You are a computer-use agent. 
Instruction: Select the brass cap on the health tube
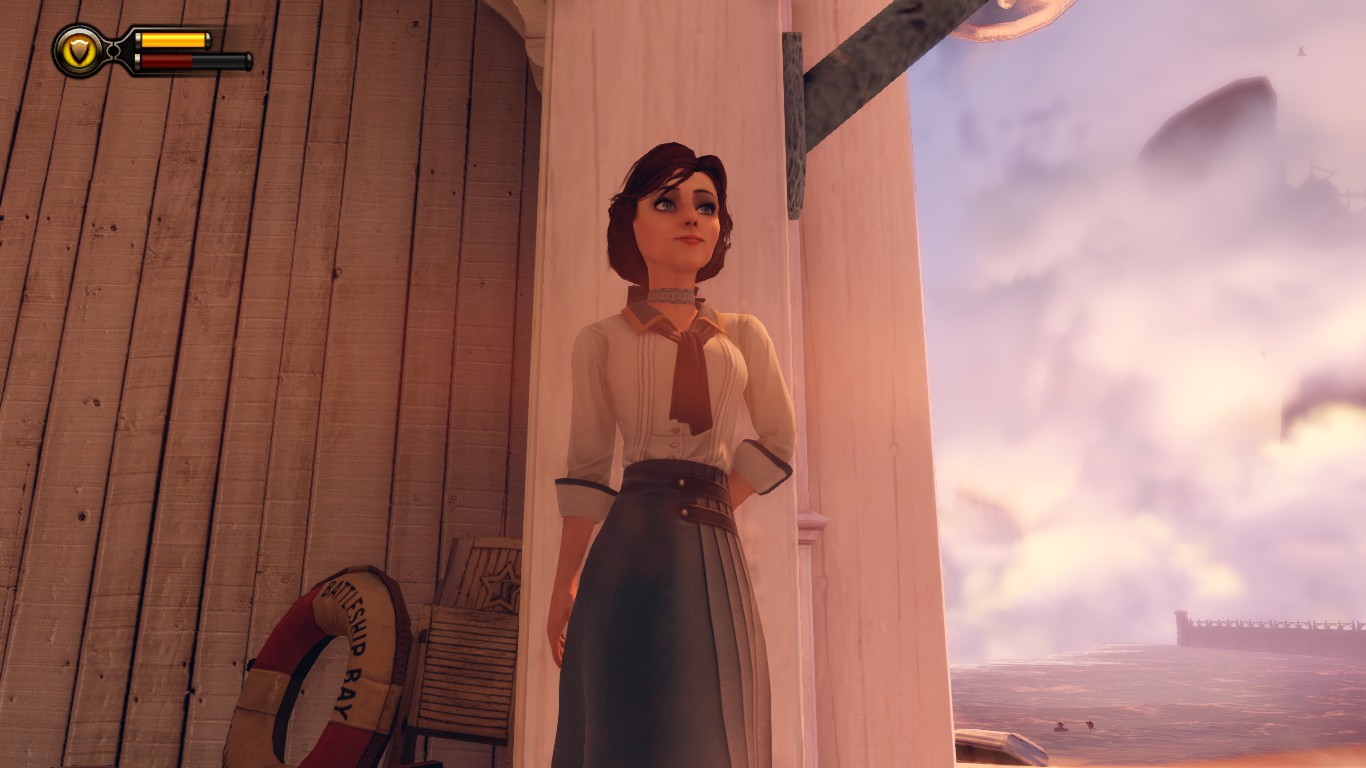click(138, 60)
